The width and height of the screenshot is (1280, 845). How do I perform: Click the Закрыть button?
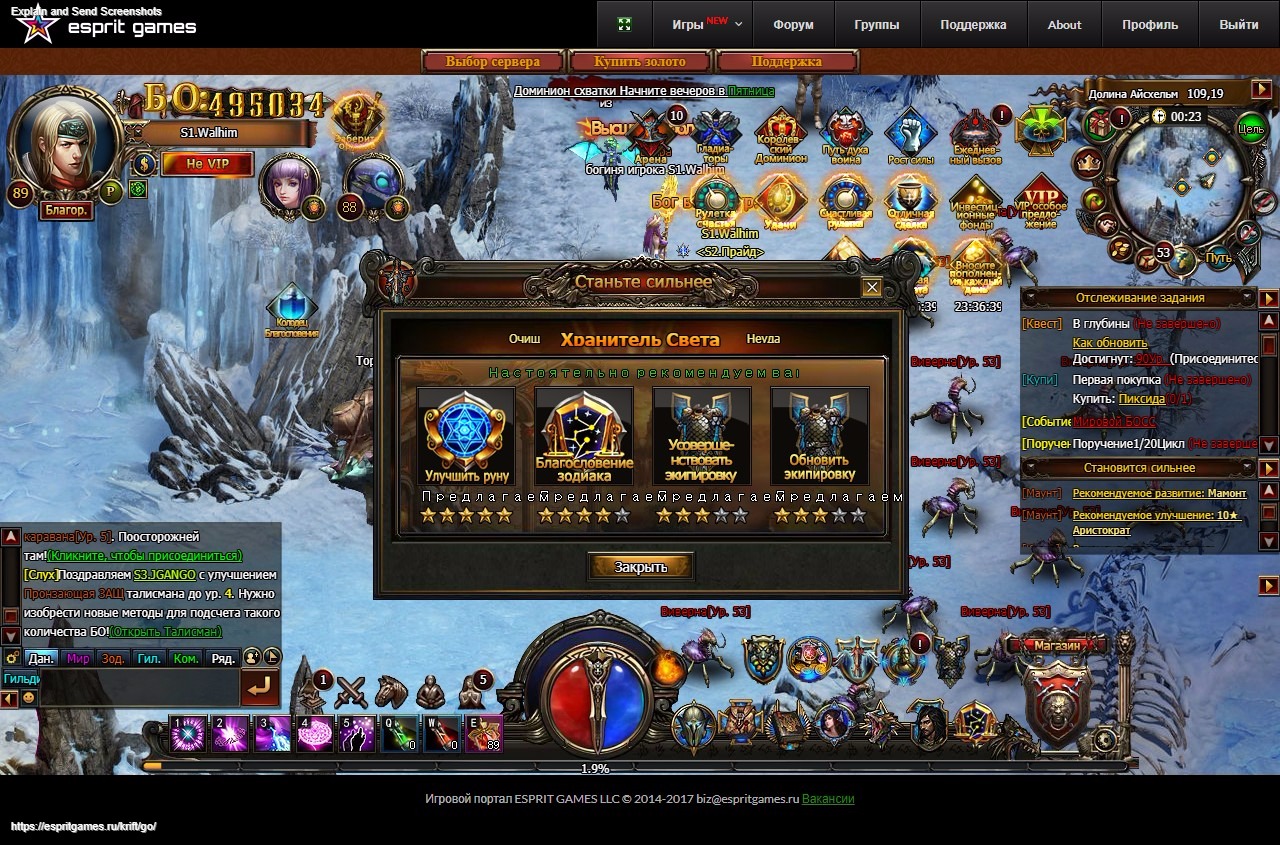tap(640, 567)
